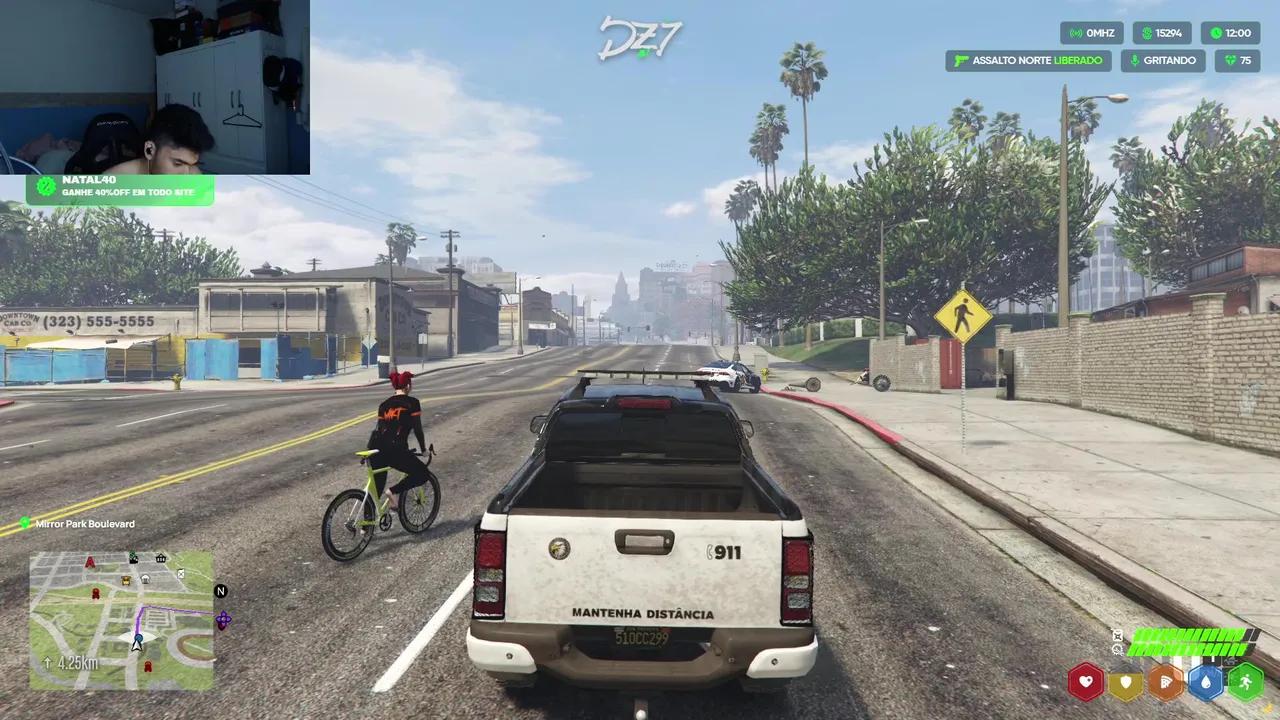Toggle the 0MHZ radio signal indicator
Screen dimensions: 1280x720
tap(1092, 33)
